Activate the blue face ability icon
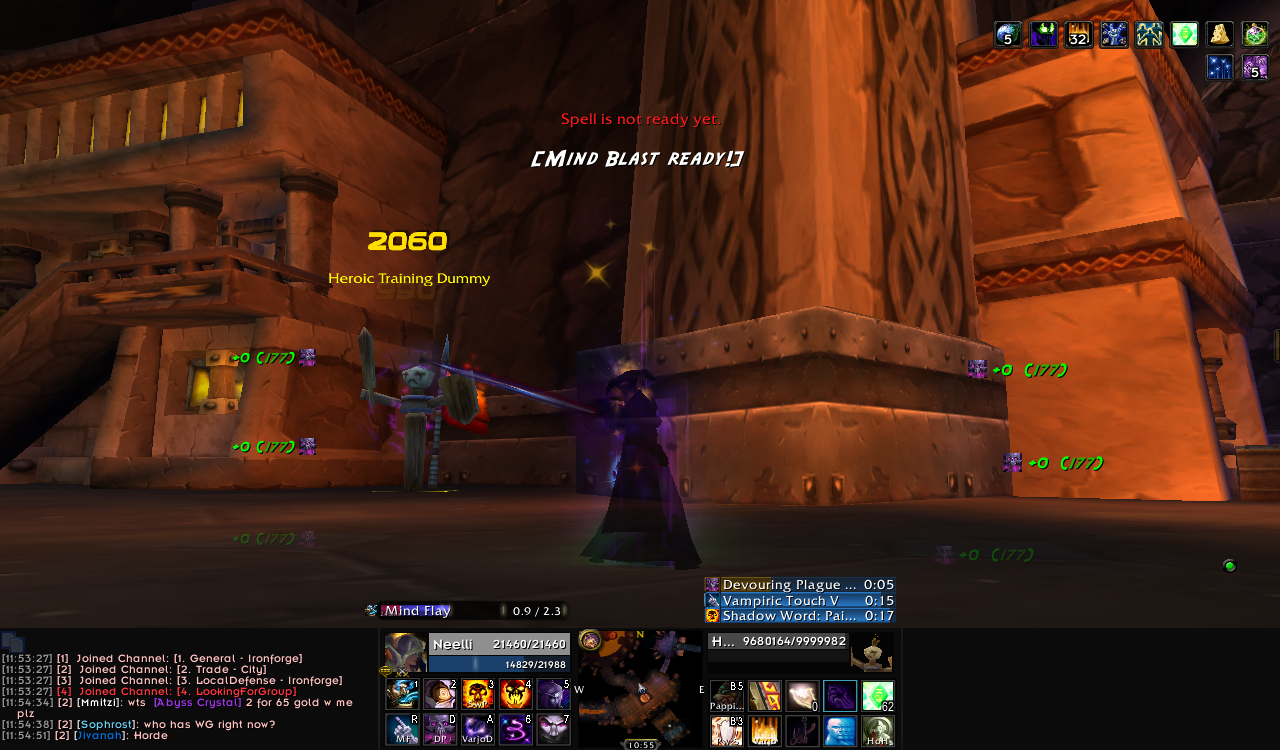The image size is (1280, 750). [x=840, y=731]
